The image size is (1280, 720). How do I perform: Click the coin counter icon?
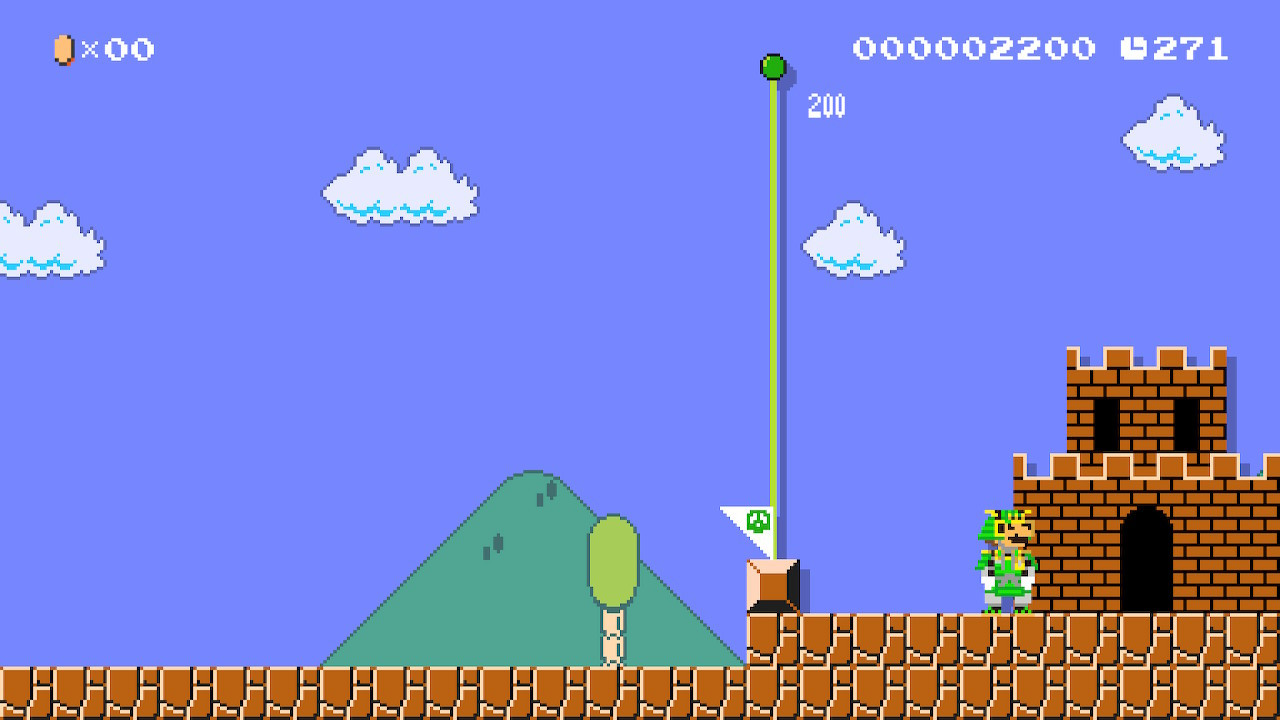[x=63, y=49]
